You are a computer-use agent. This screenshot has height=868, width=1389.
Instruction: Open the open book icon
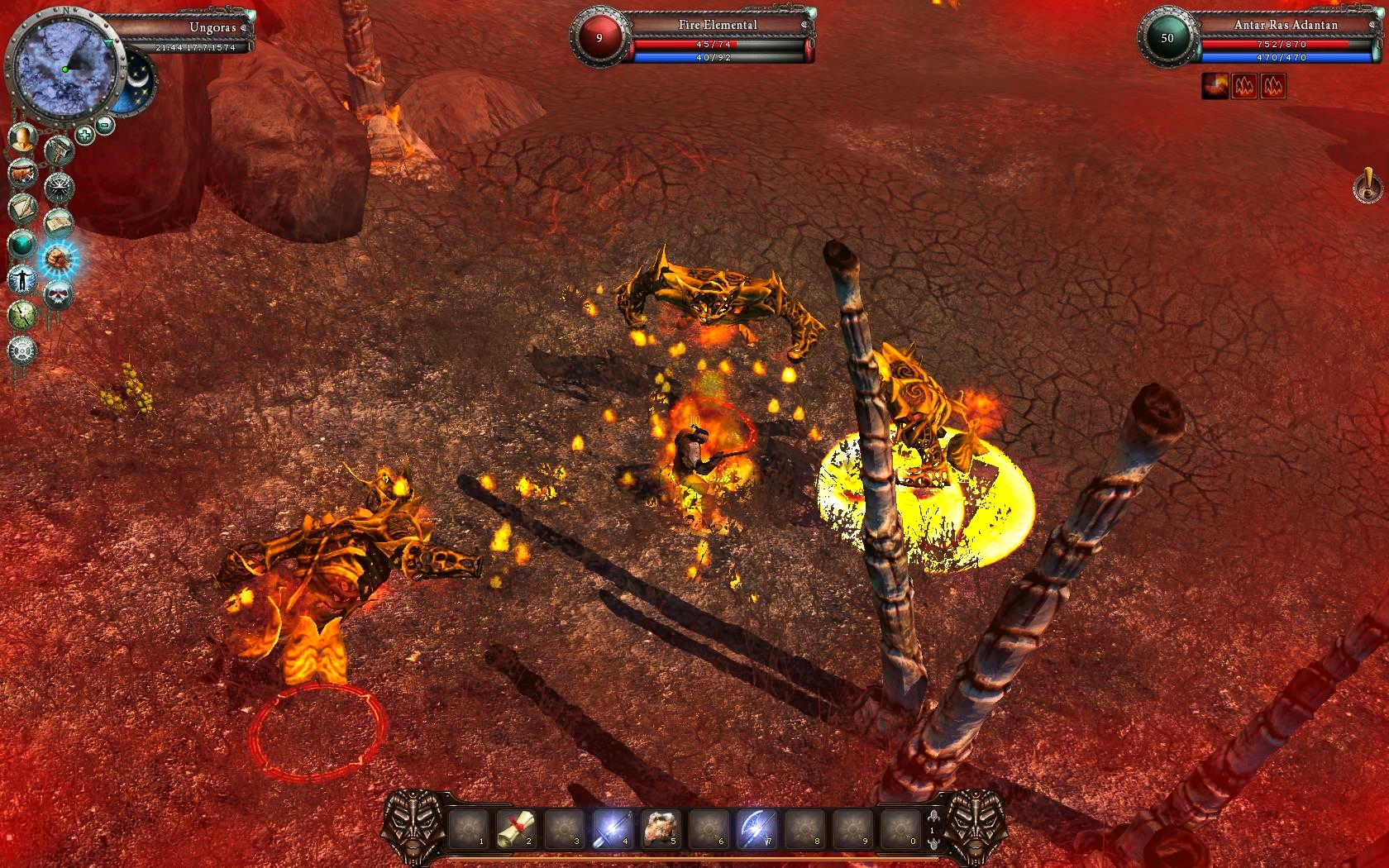59,223
